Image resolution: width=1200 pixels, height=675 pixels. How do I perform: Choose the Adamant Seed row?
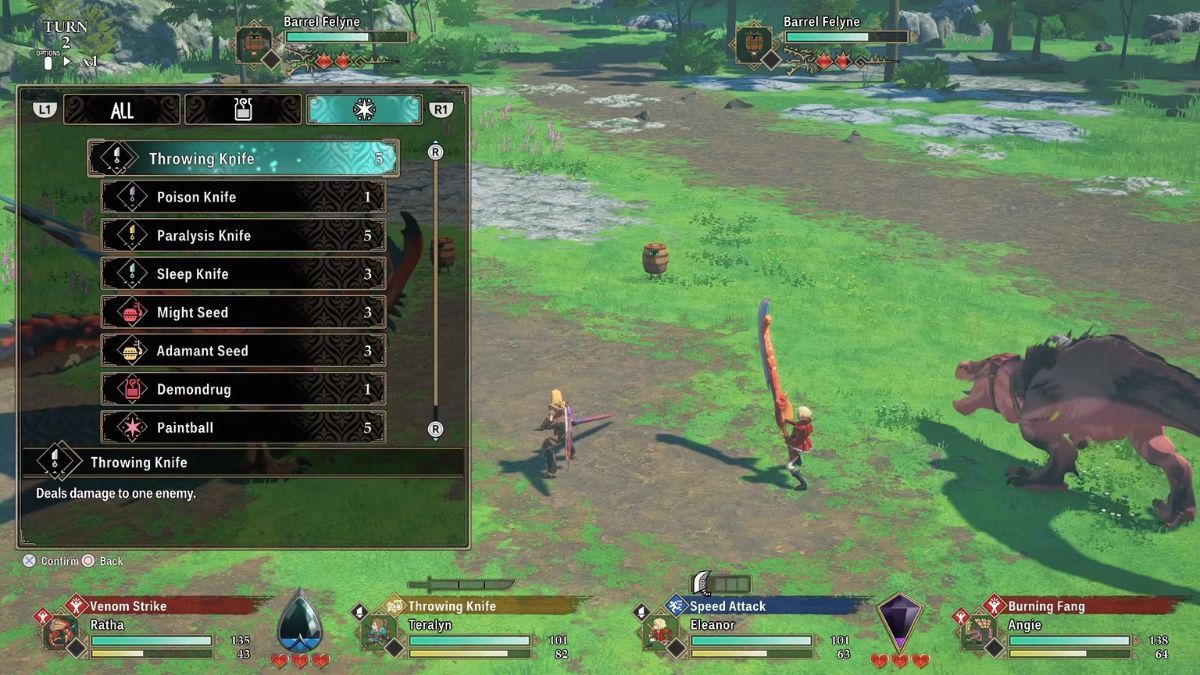point(243,351)
